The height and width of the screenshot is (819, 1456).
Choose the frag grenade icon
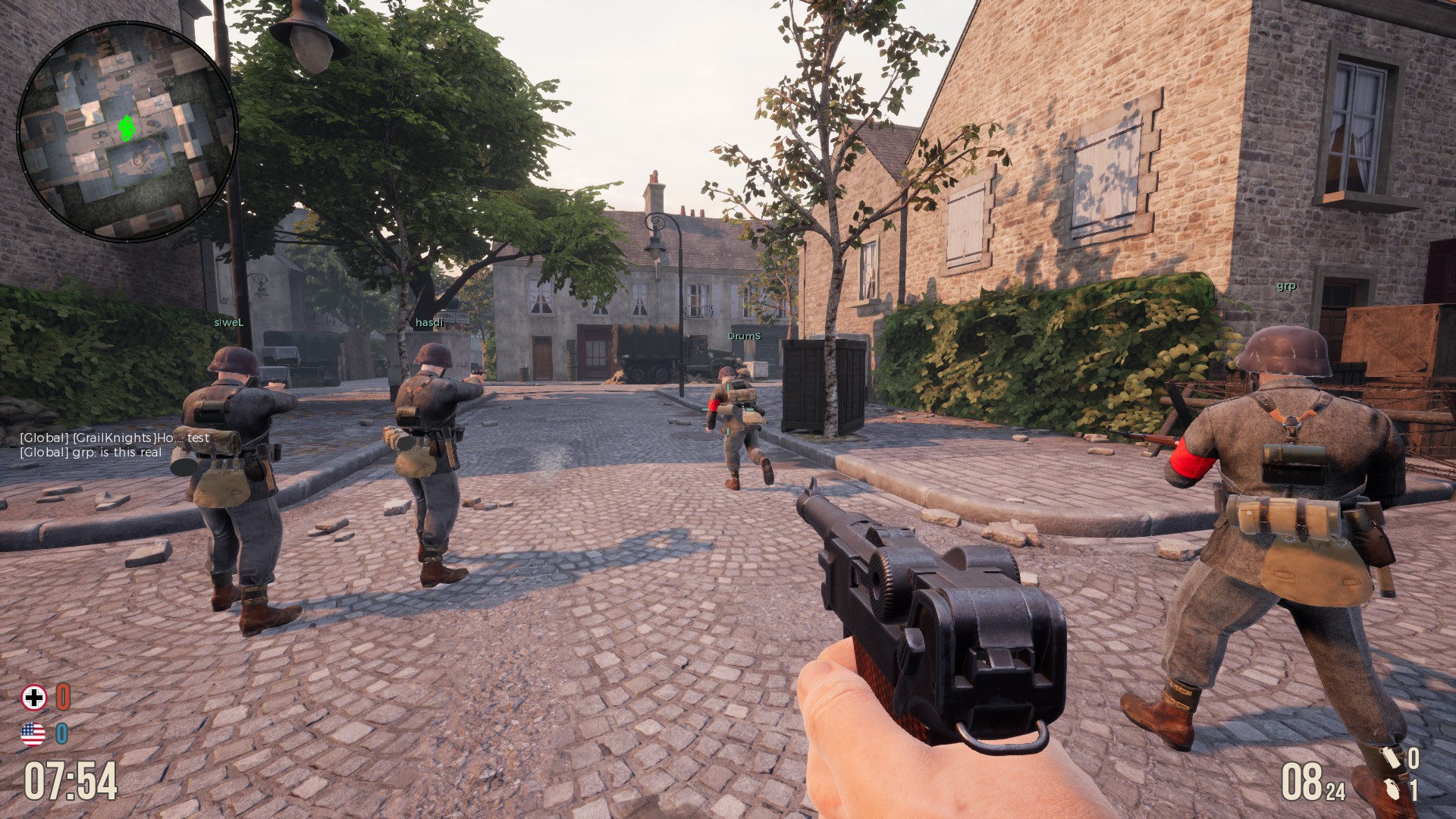pyautogui.click(x=1390, y=790)
